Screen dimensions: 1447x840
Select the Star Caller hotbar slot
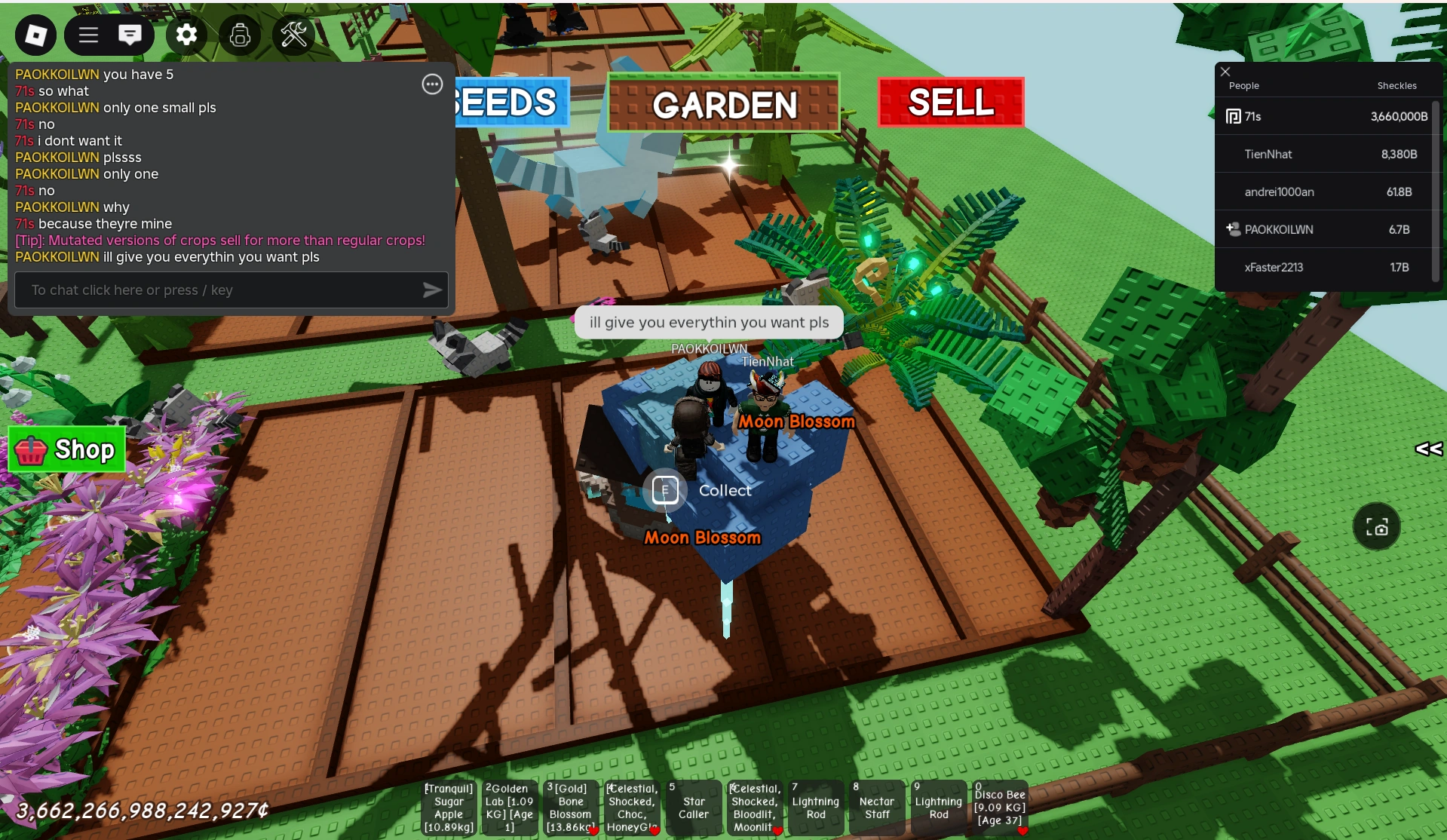point(693,808)
